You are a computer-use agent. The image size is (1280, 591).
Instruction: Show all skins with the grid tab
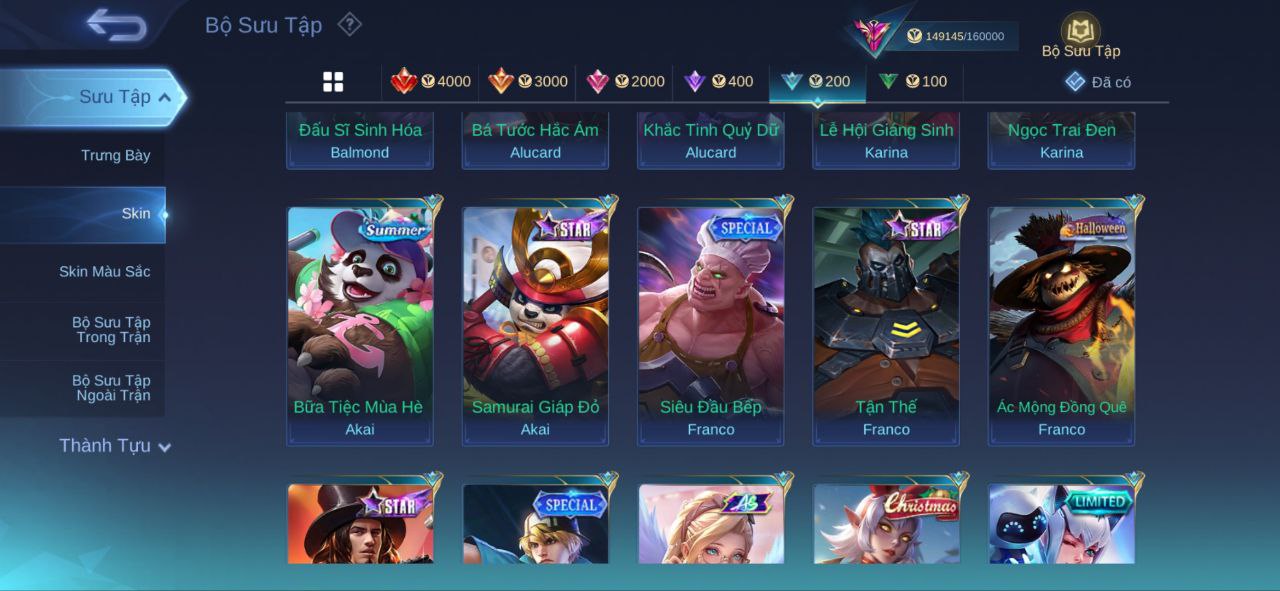click(x=333, y=82)
